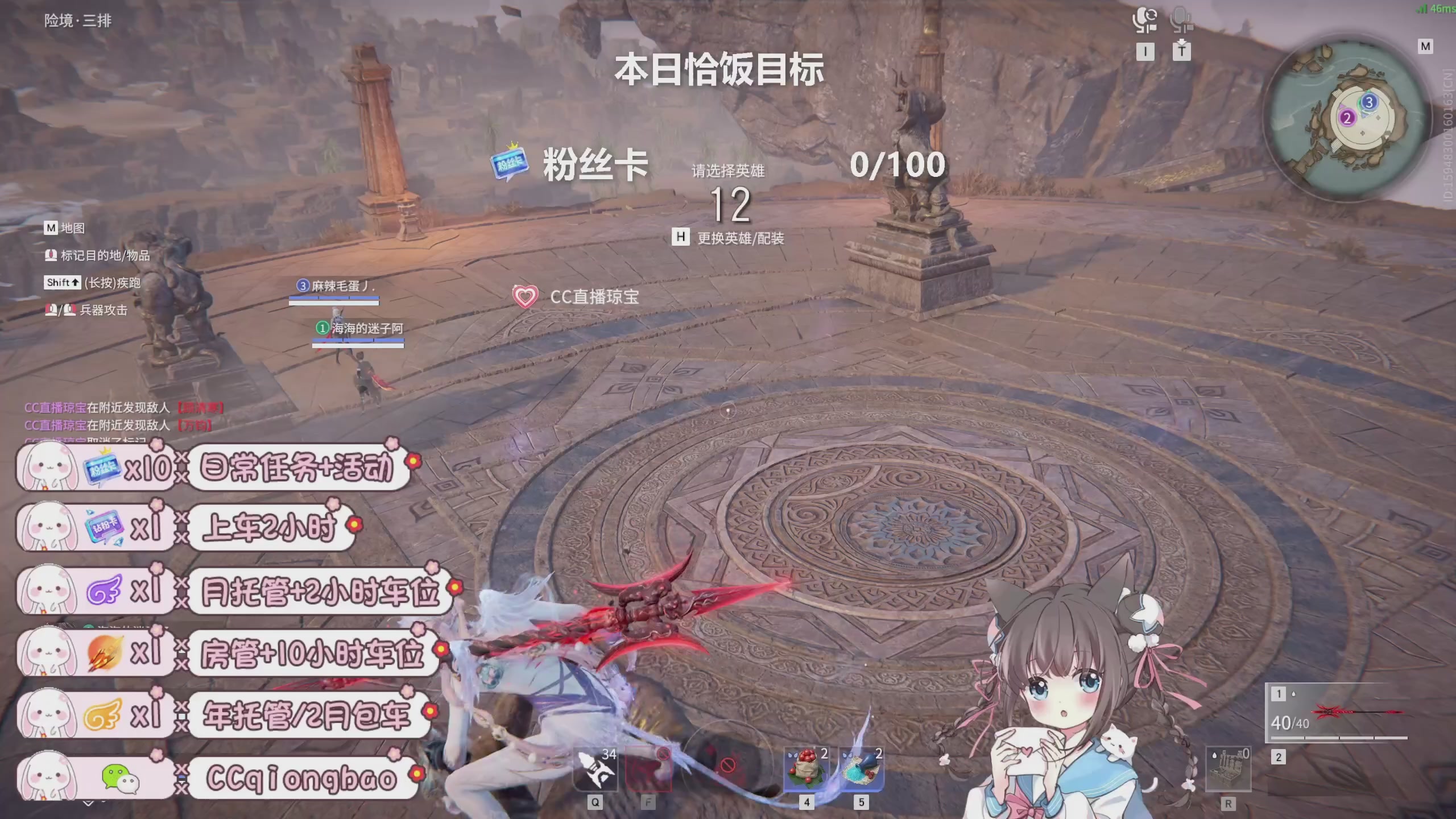This screenshot has height=819, width=1456.
Task: Click the blue dye pack item in slot 5
Action: 863,769
